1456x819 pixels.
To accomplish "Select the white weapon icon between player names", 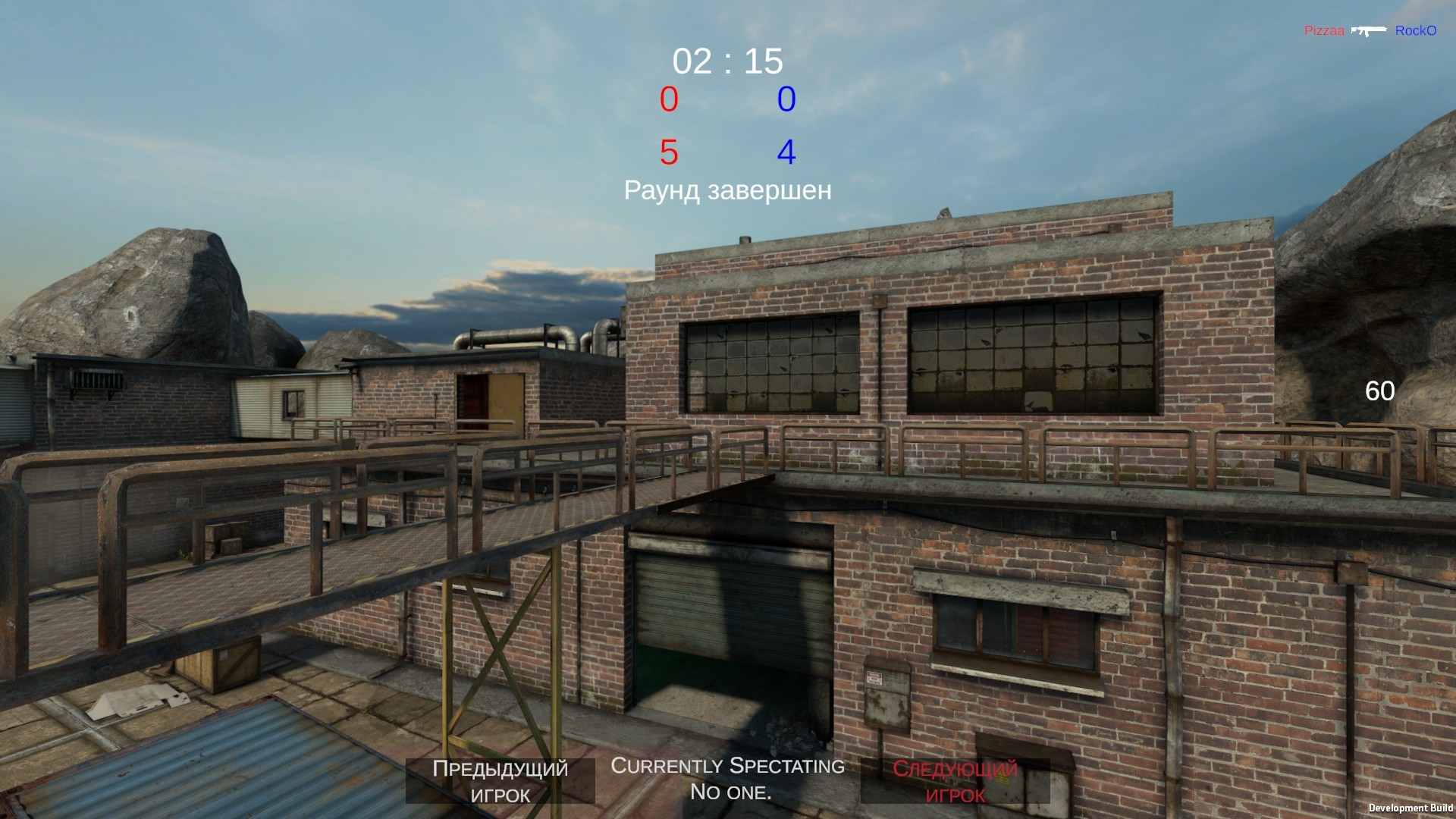I will [x=1370, y=30].
